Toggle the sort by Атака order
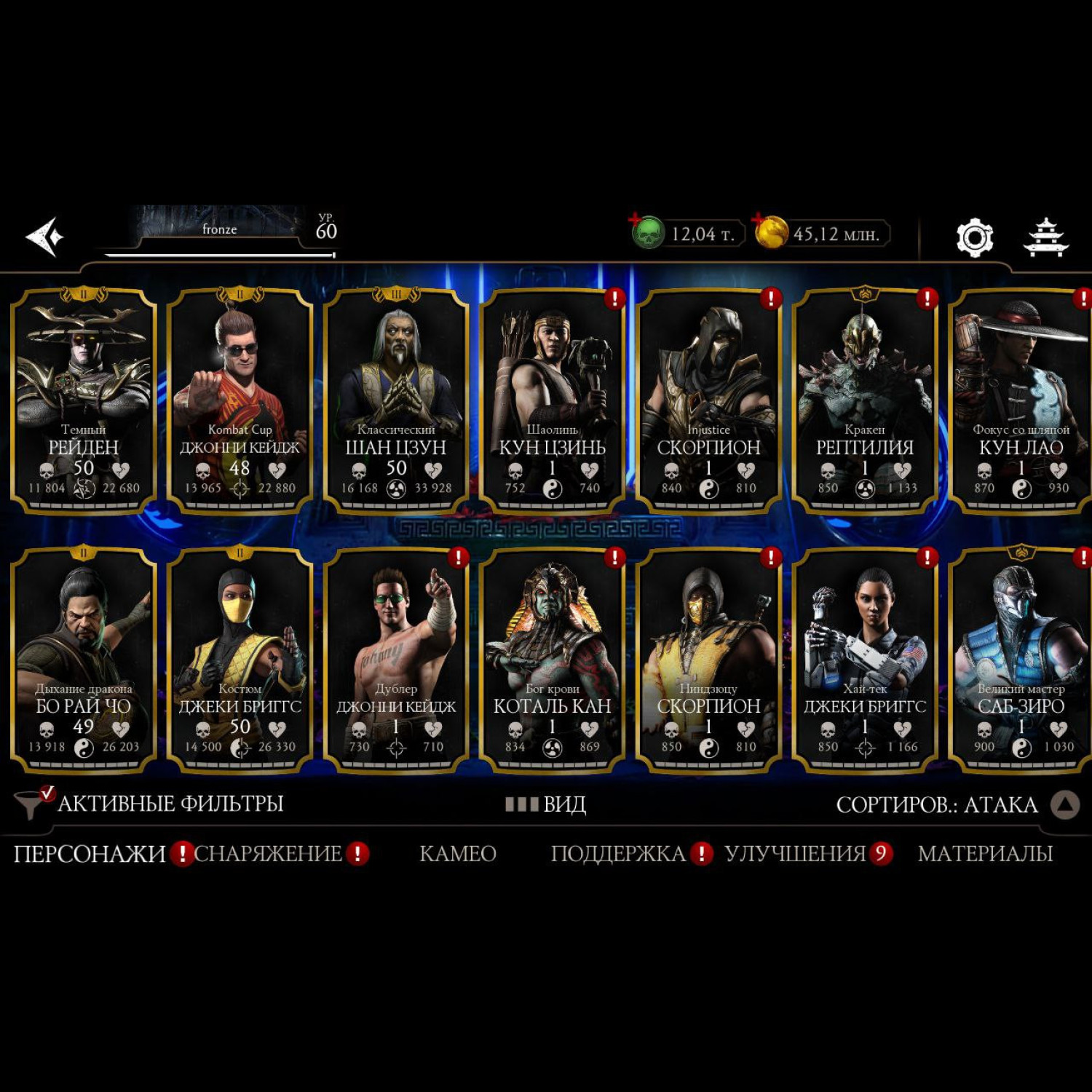The height and width of the screenshot is (1092, 1092). (x=1065, y=804)
